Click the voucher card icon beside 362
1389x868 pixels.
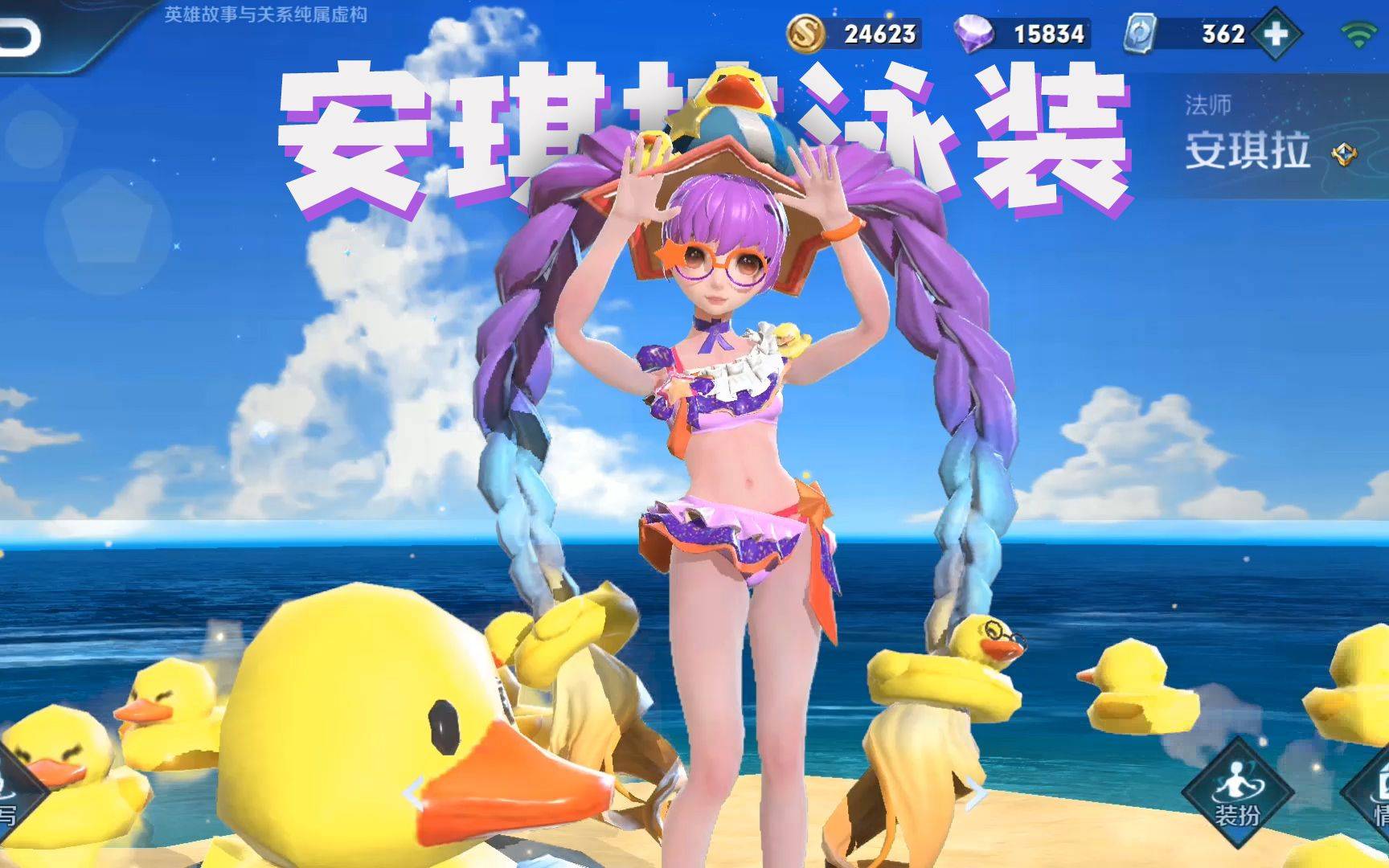(1140, 35)
